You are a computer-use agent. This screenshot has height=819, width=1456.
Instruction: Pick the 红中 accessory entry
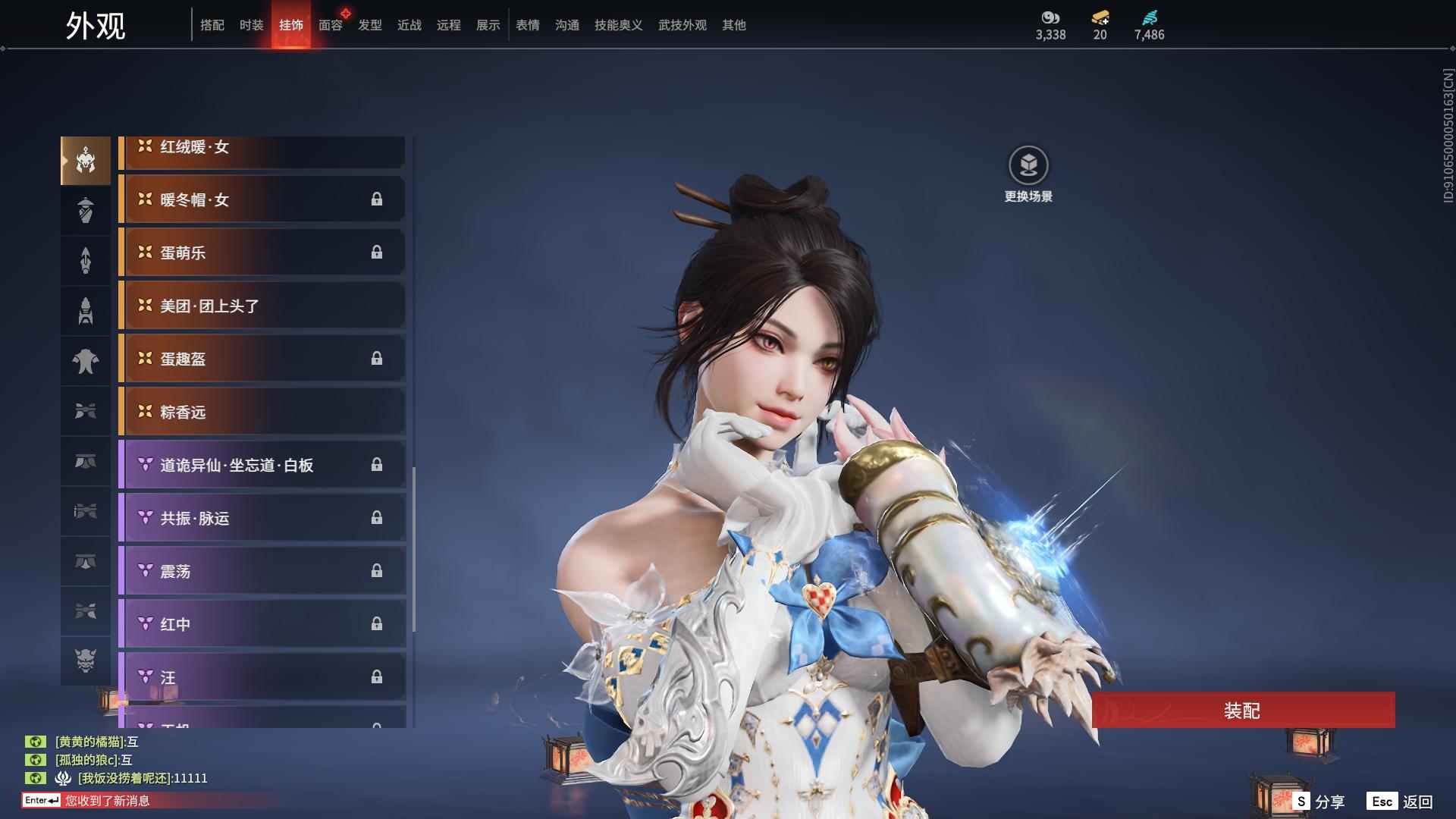[262, 624]
